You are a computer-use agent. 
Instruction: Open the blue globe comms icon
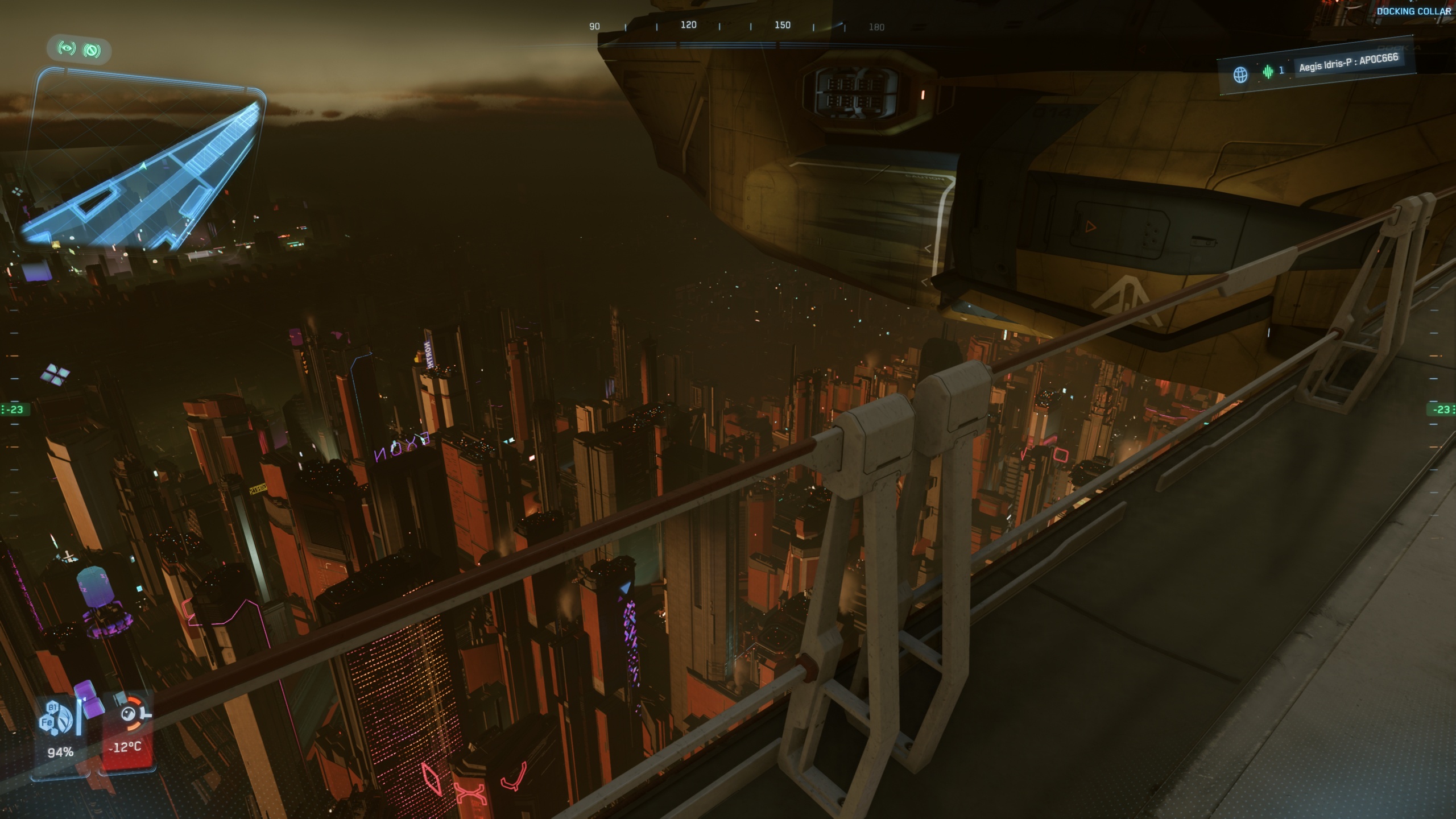pyautogui.click(x=1240, y=75)
